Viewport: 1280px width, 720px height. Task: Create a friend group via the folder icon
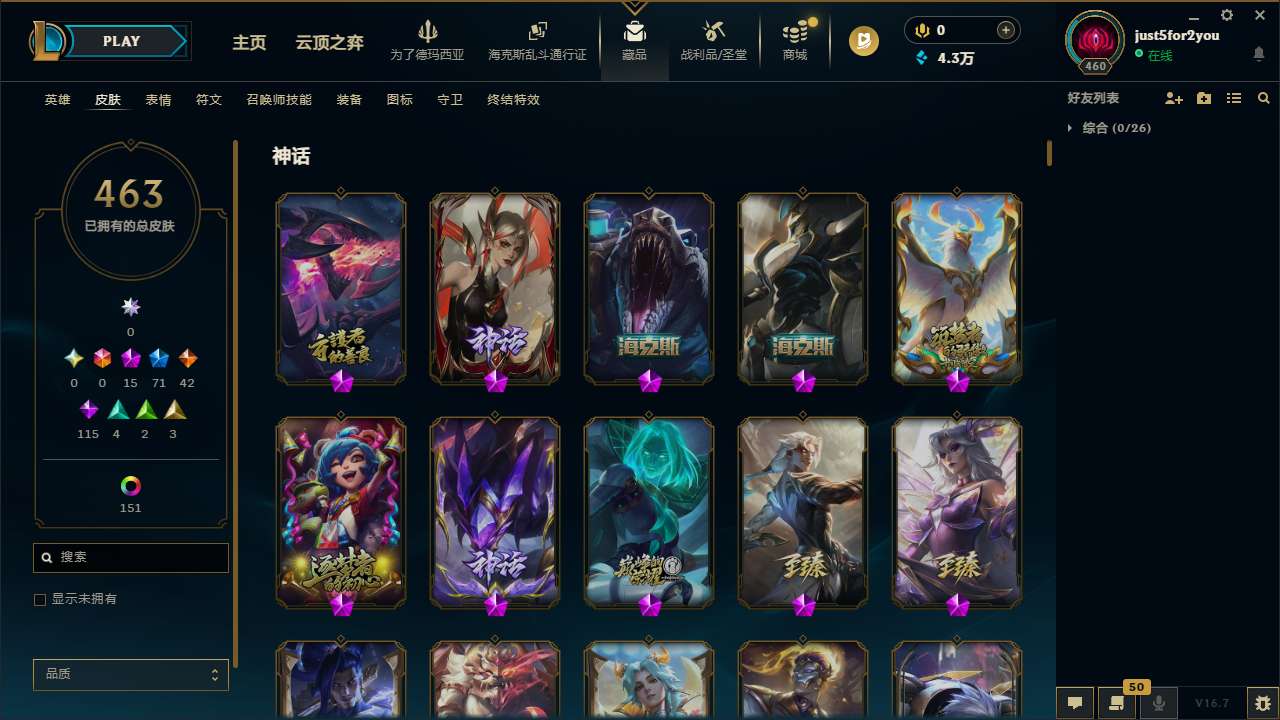pyautogui.click(x=1204, y=98)
